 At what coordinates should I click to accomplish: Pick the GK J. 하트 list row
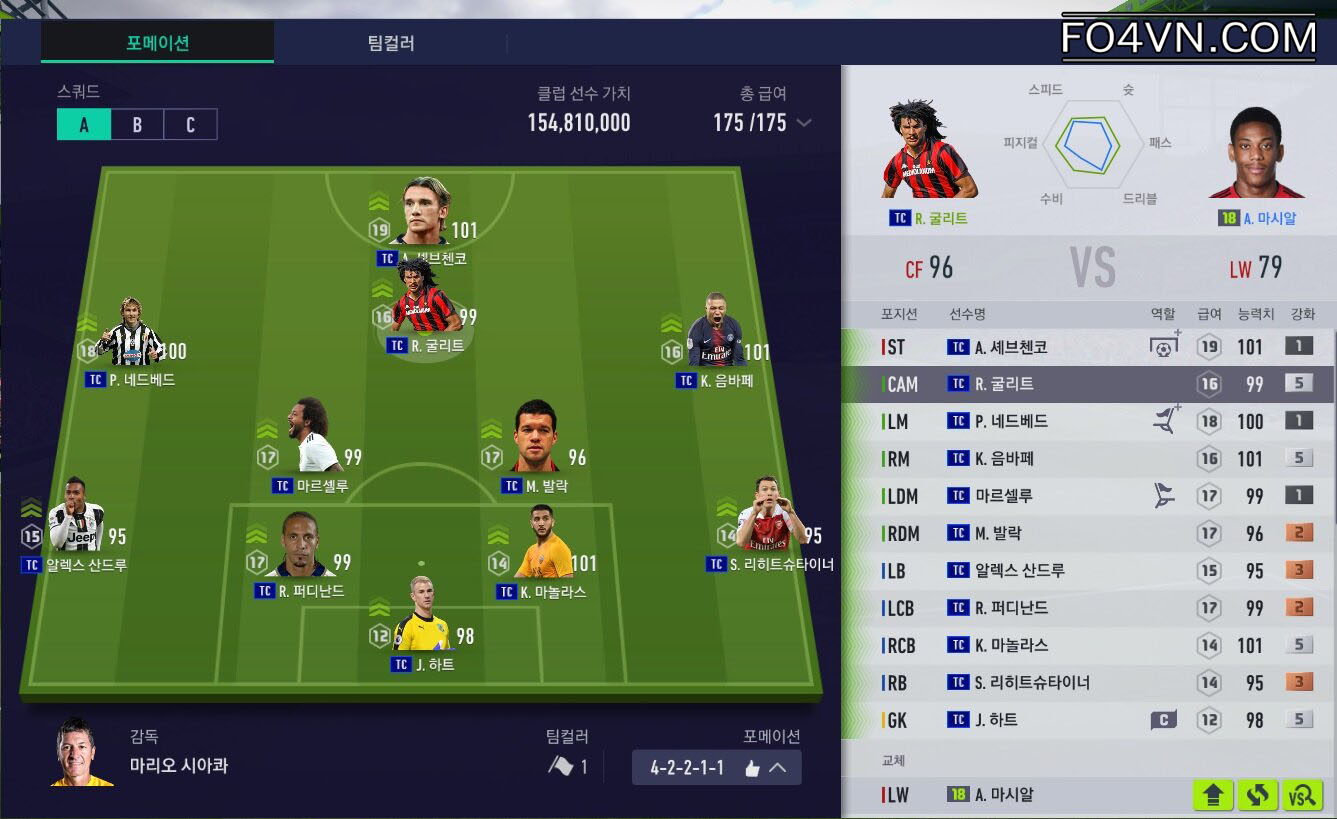click(1088, 720)
